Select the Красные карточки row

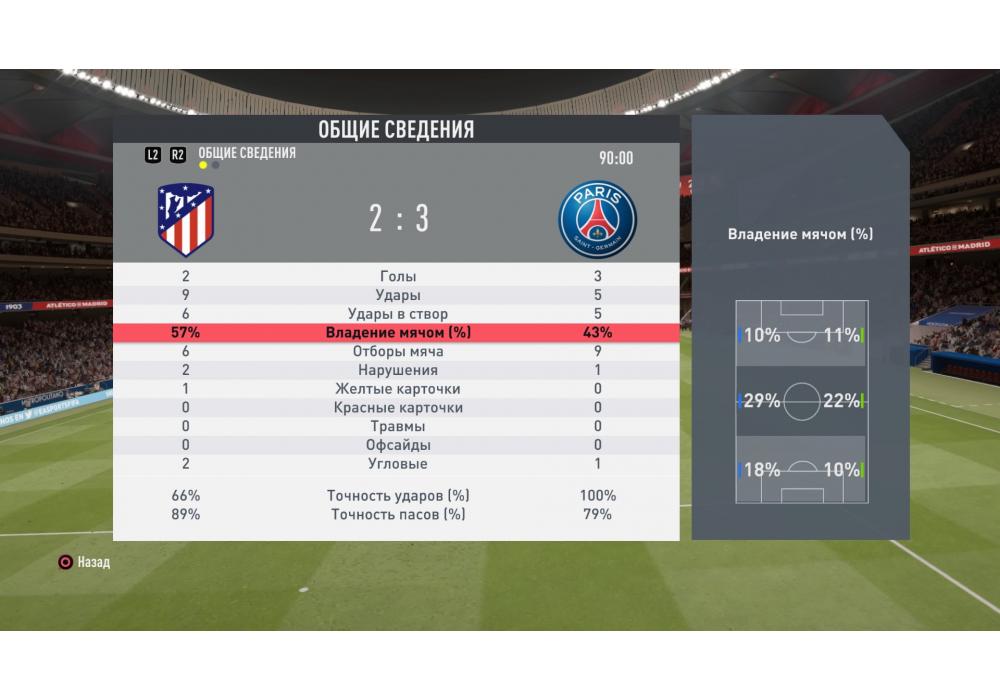[x=398, y=408]
